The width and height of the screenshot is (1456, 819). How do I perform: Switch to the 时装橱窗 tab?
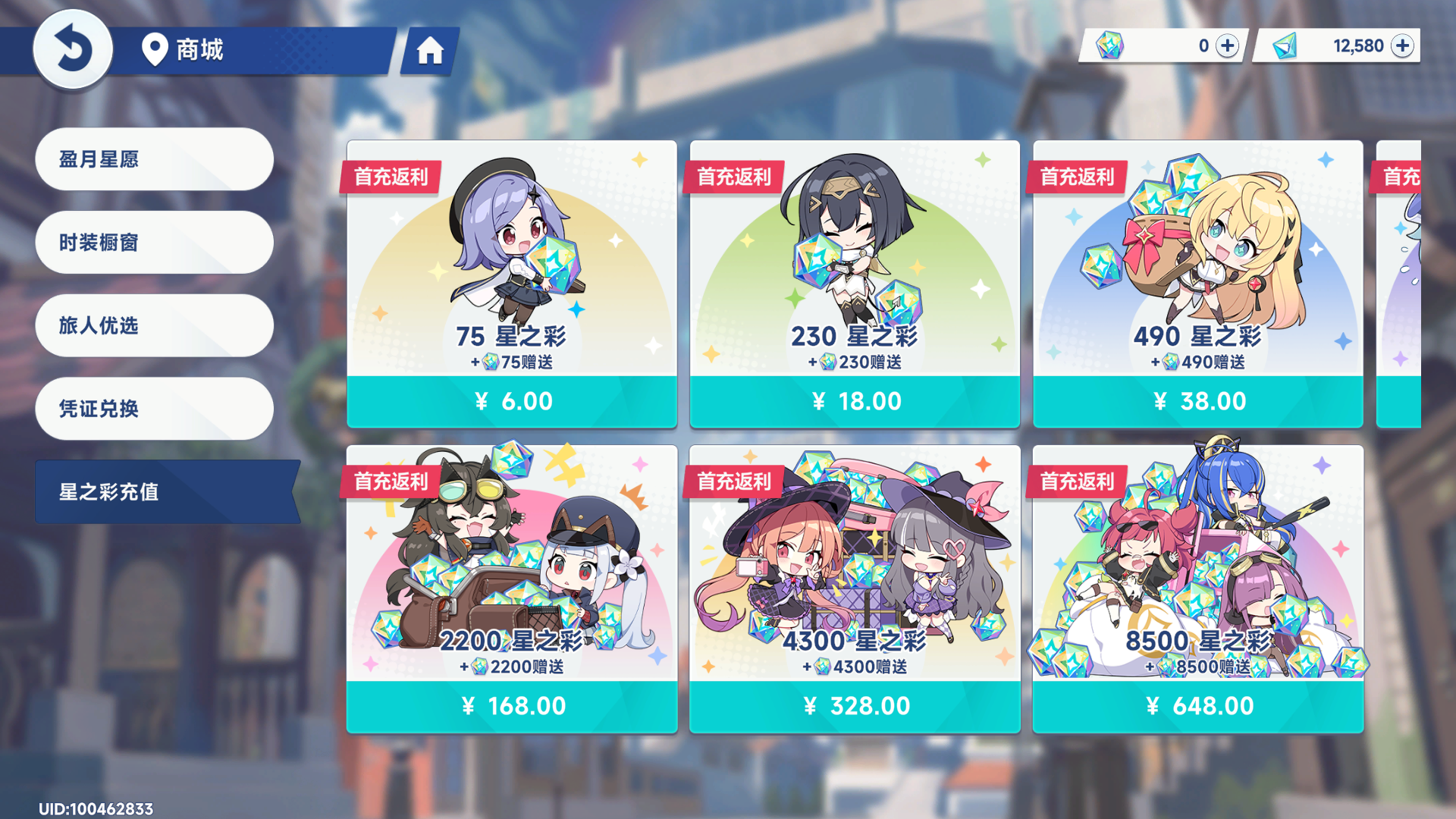(154, 243)
